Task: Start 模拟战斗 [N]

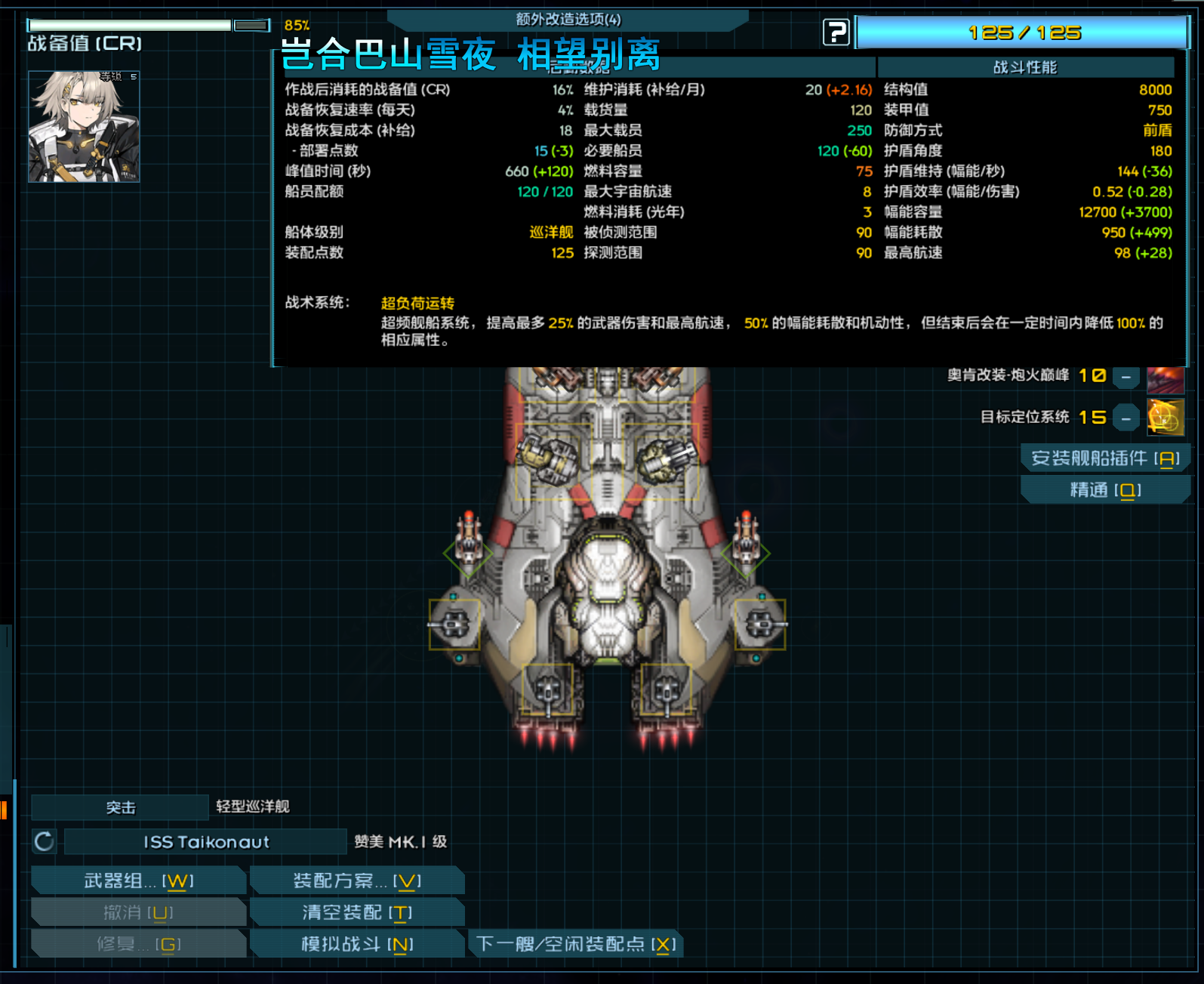Action: 357,943
